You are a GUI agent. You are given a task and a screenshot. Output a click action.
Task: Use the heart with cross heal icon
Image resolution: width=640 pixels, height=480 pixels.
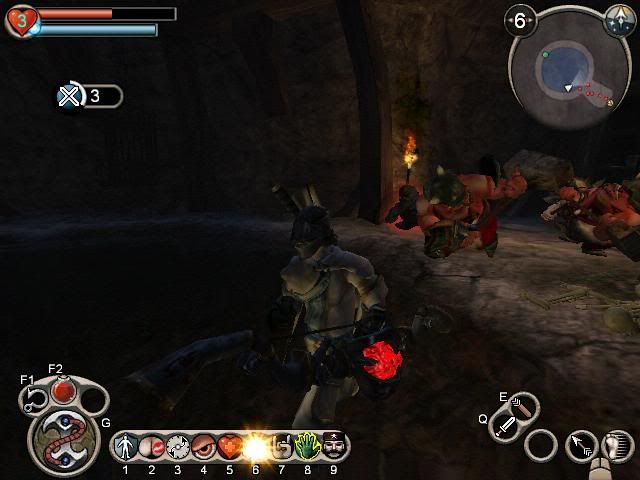coord(230,446)
